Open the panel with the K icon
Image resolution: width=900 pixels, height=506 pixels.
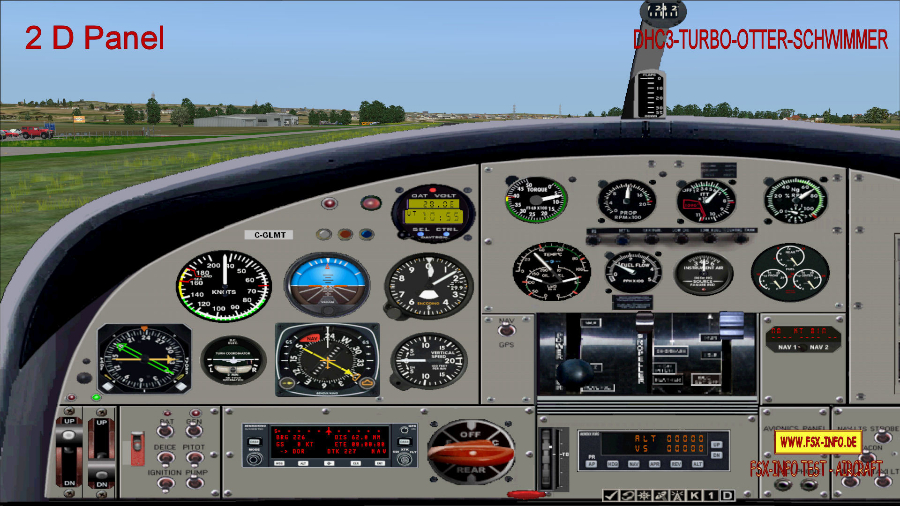click(693, 496)
